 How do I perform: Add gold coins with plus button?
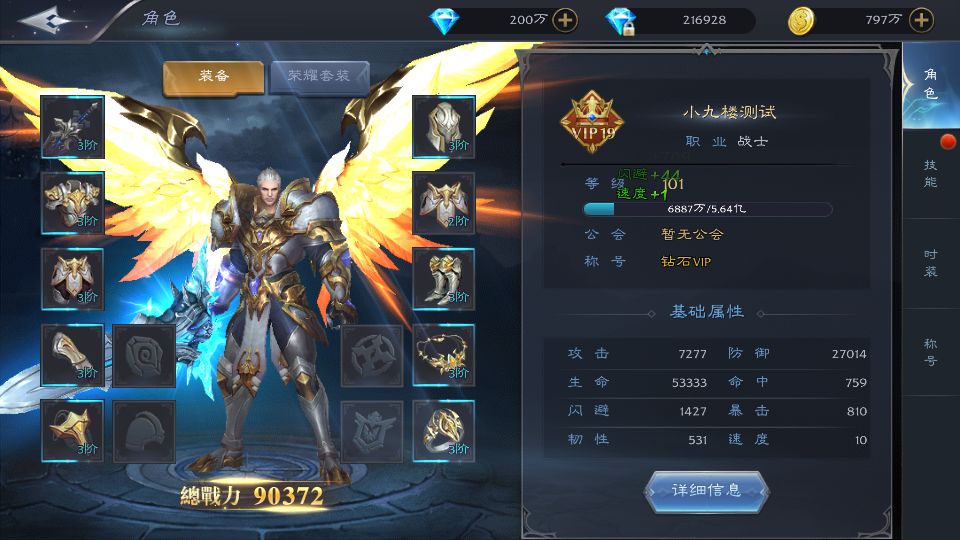(x=921, y=20)
